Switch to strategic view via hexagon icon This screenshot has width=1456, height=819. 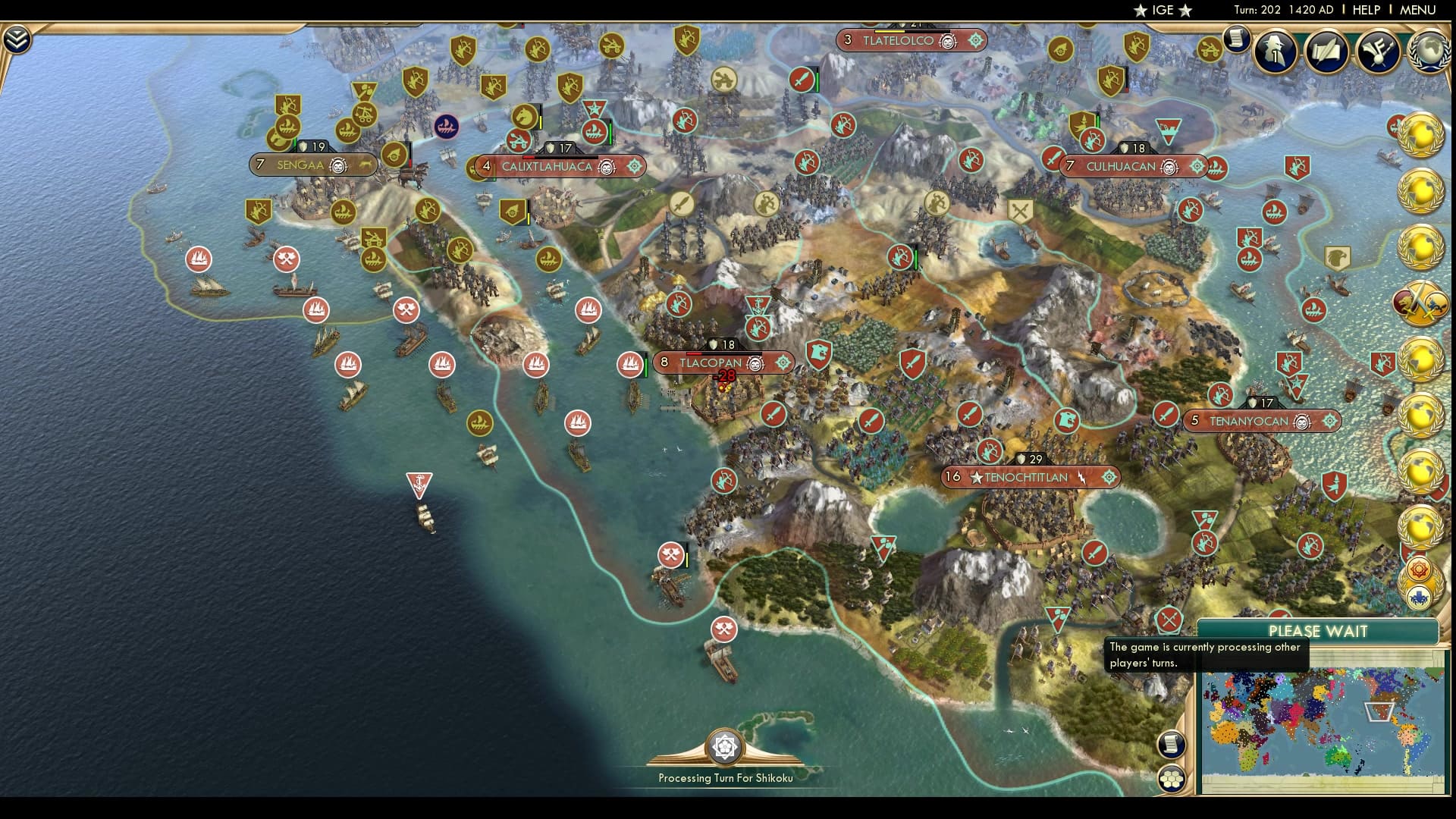(1172, 779)
